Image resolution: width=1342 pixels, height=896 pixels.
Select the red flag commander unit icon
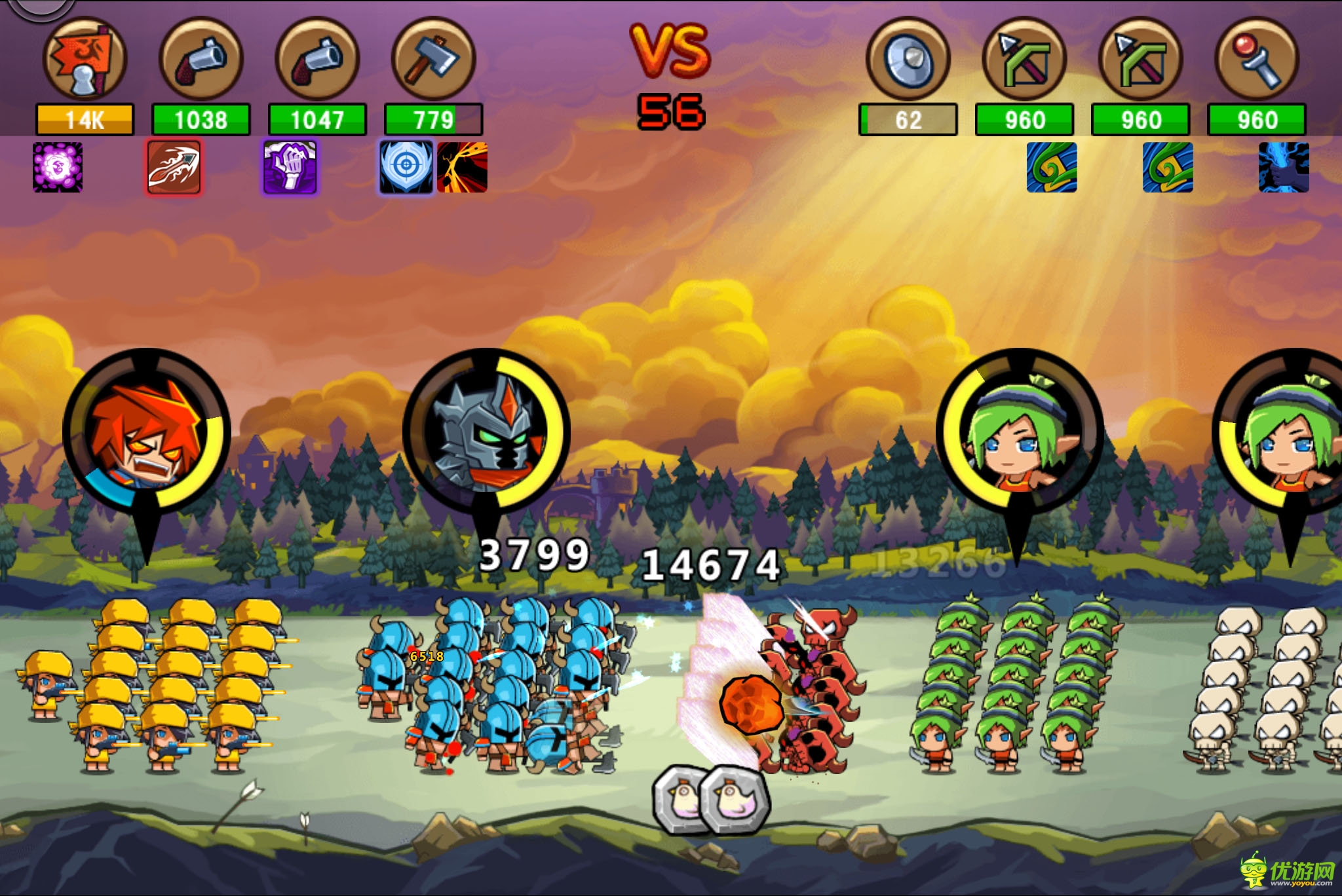[85, 59]
